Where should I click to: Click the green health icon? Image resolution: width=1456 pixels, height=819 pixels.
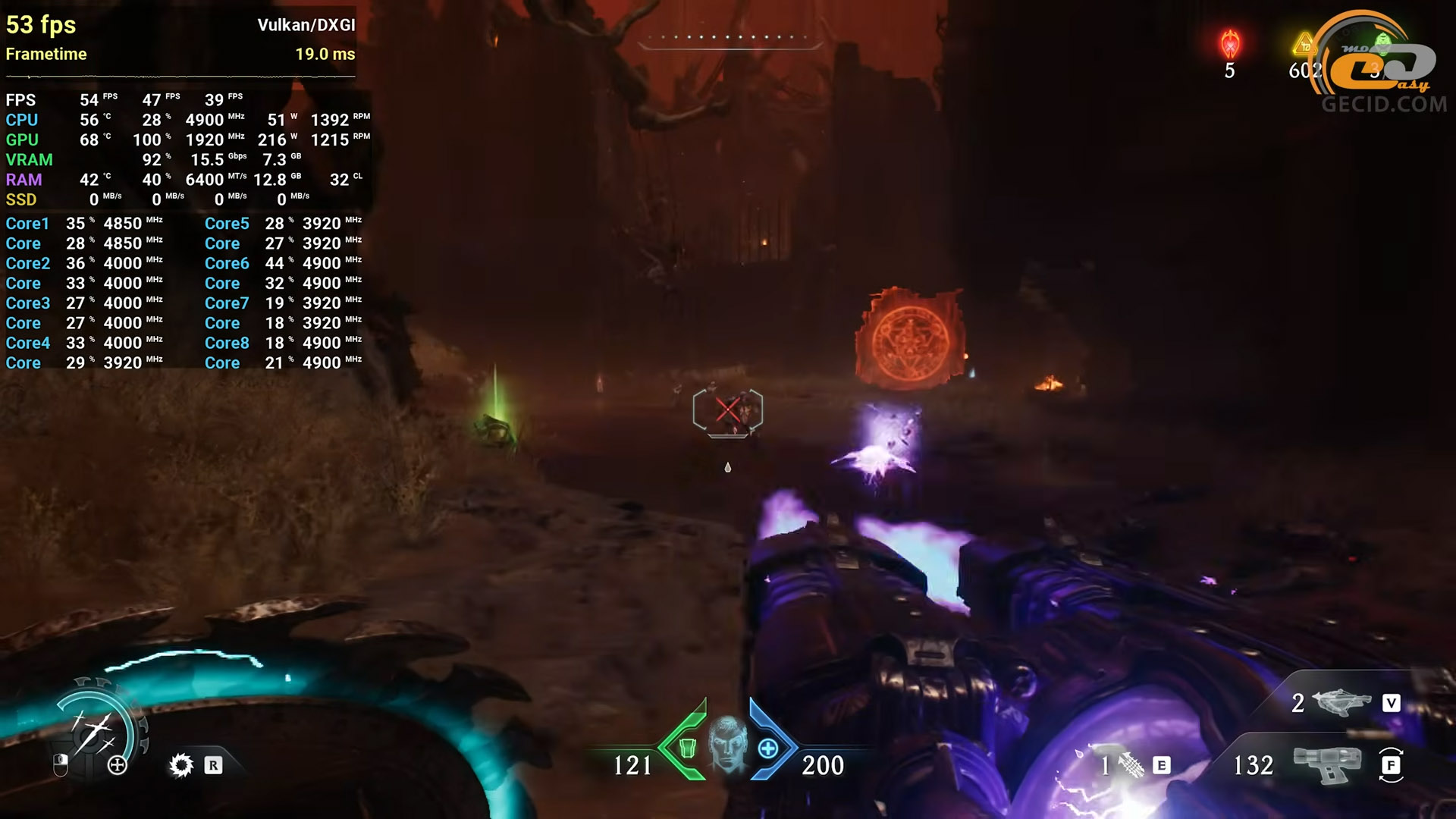[x=687, y=748]
